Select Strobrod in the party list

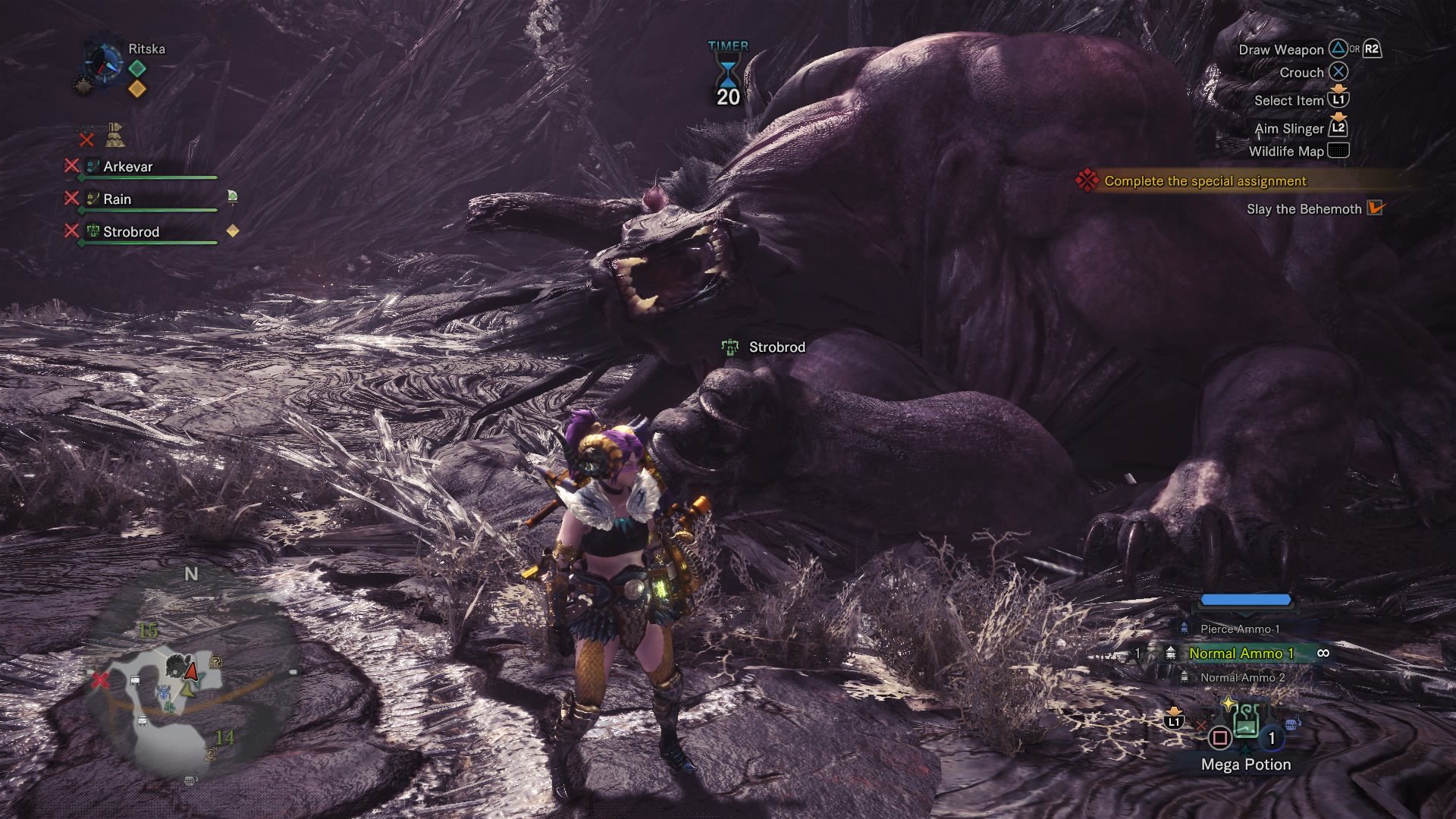pyautogui.click(x=130, y=232)
